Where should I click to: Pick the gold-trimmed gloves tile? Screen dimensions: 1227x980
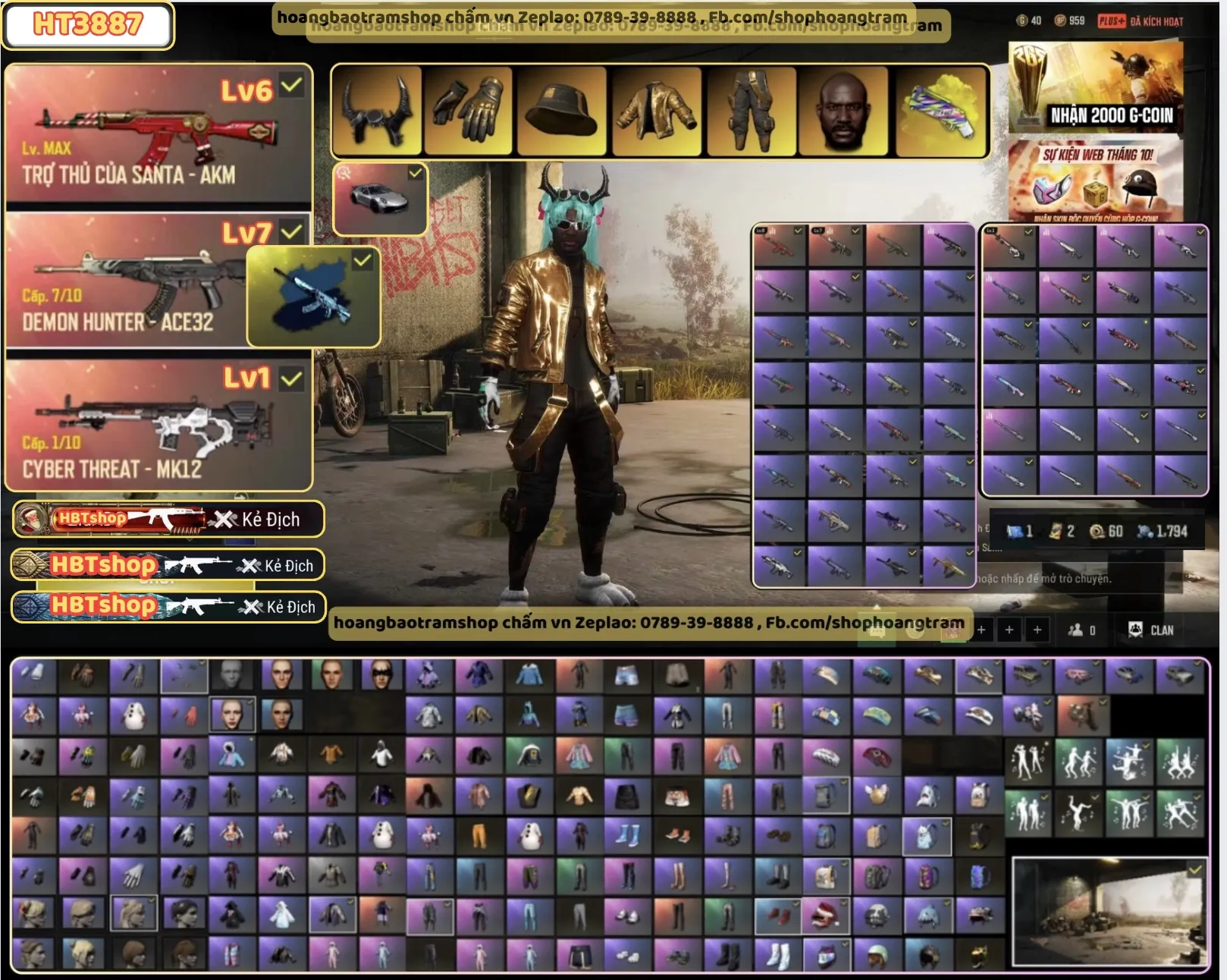(468, 112)
